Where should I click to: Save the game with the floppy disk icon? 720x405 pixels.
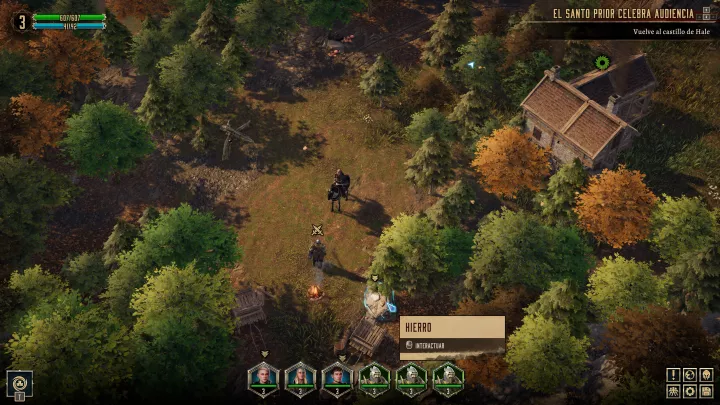point(705,390)
